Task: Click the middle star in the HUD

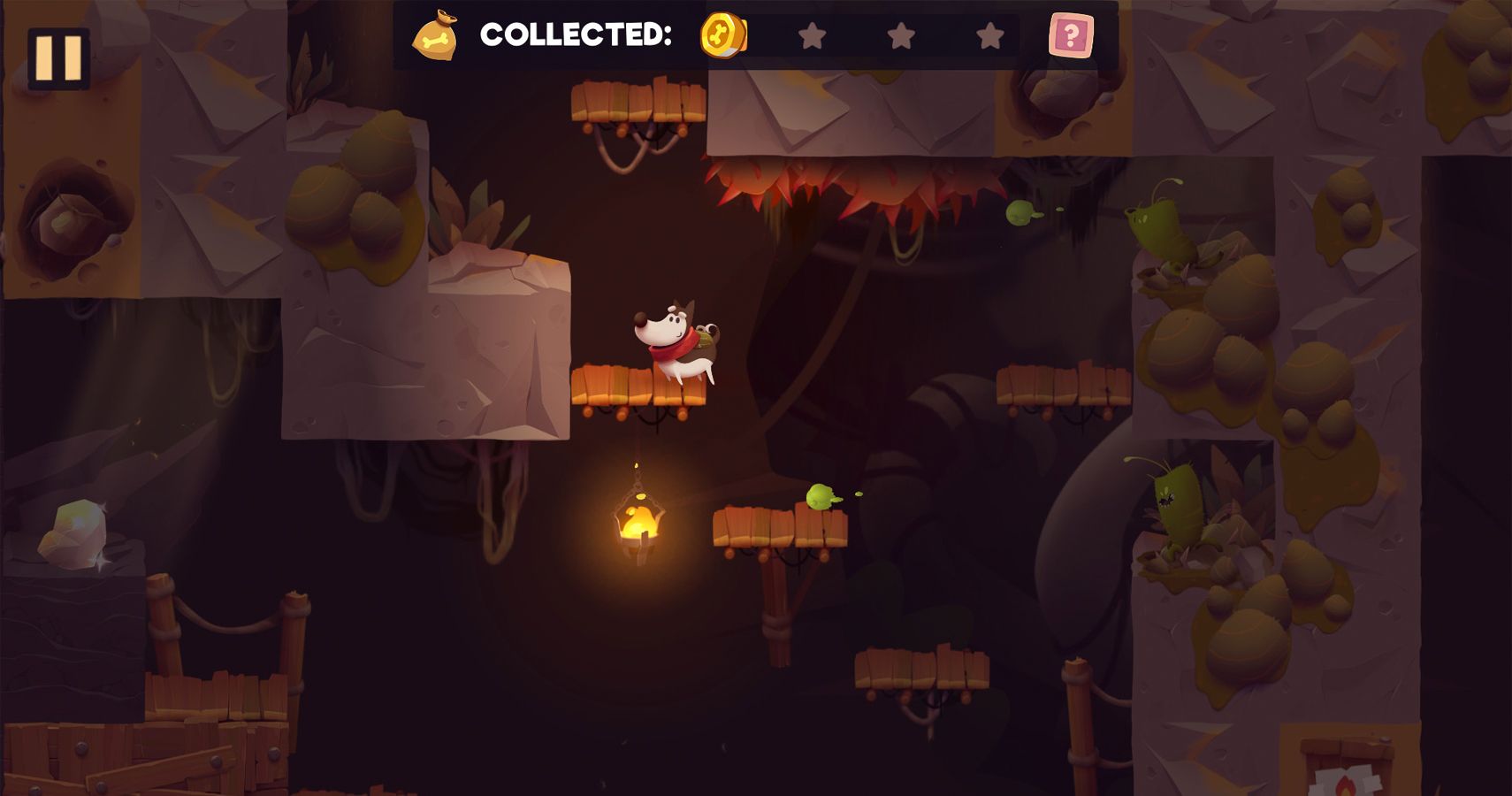Action: (x=901, y=35)
